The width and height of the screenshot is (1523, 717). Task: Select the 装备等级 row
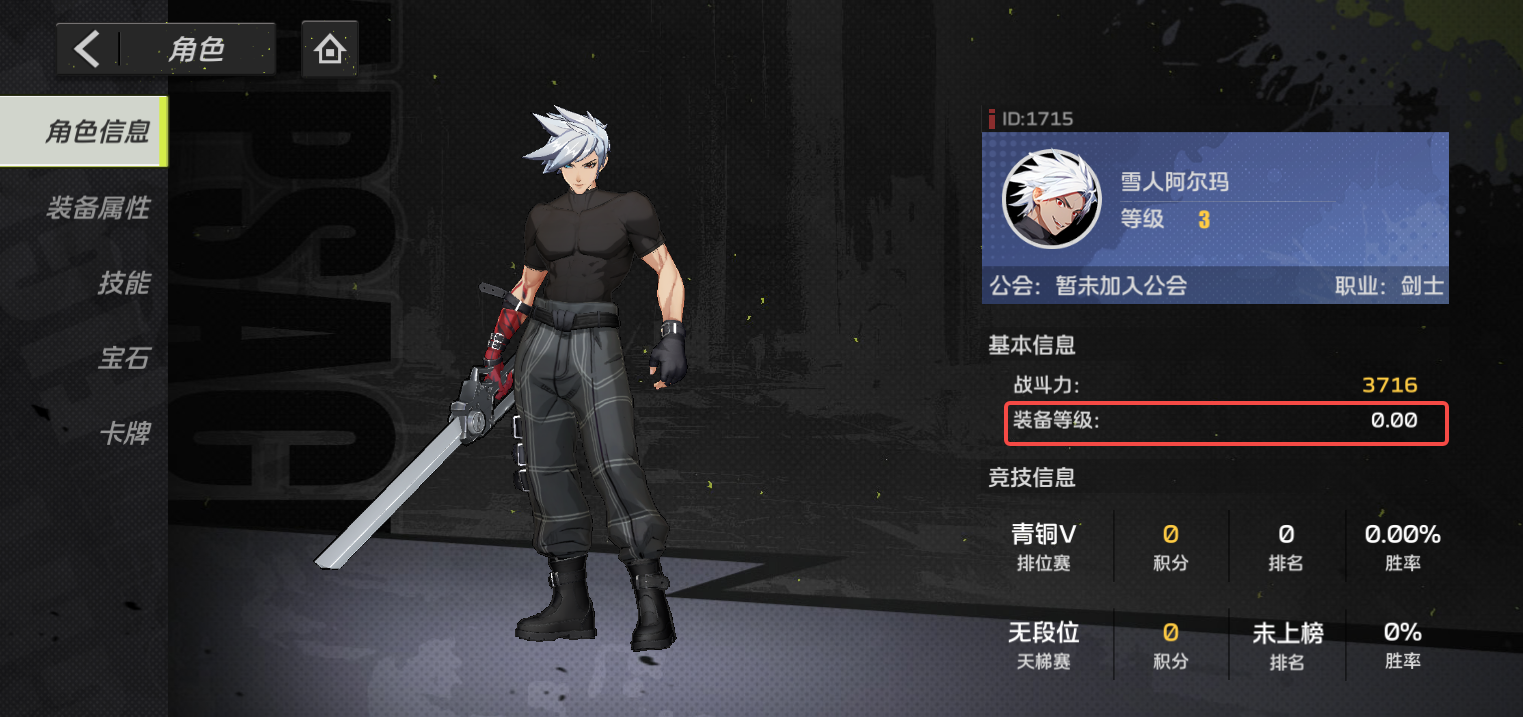(x=1226, y=422)
